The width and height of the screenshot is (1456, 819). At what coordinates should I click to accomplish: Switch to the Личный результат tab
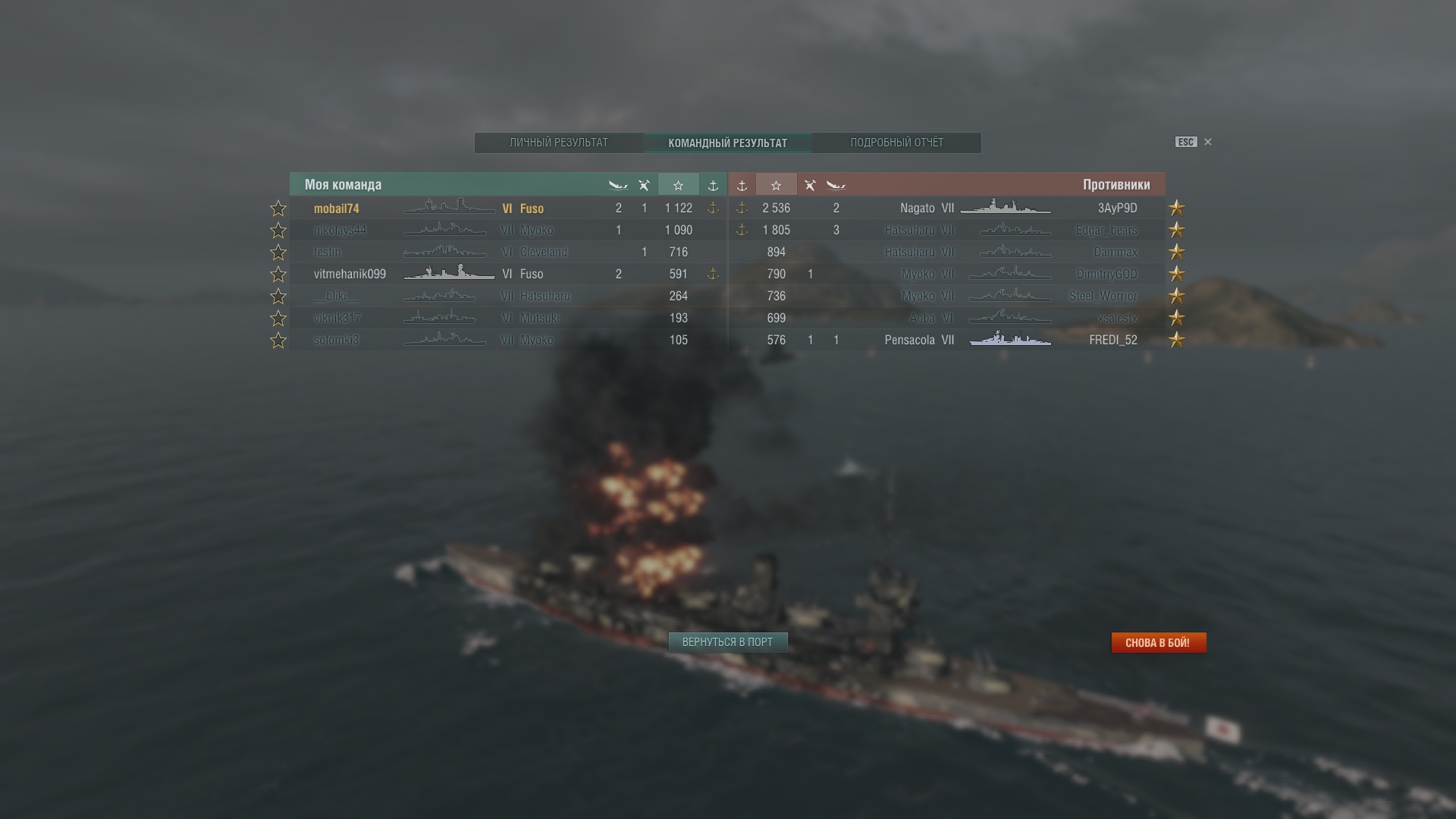559,143
